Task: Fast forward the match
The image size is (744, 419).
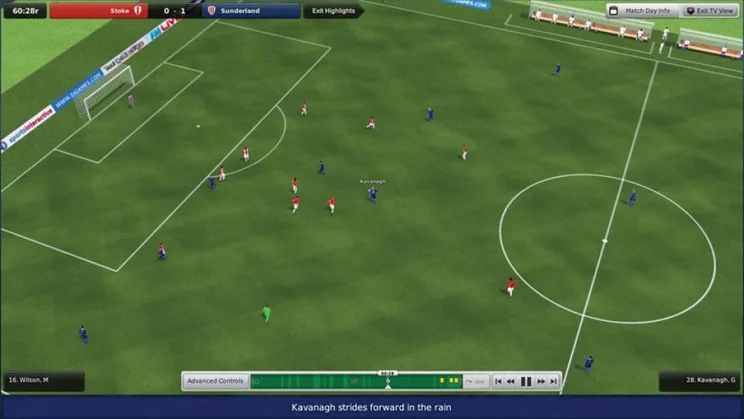Action: tap(540, 381)
